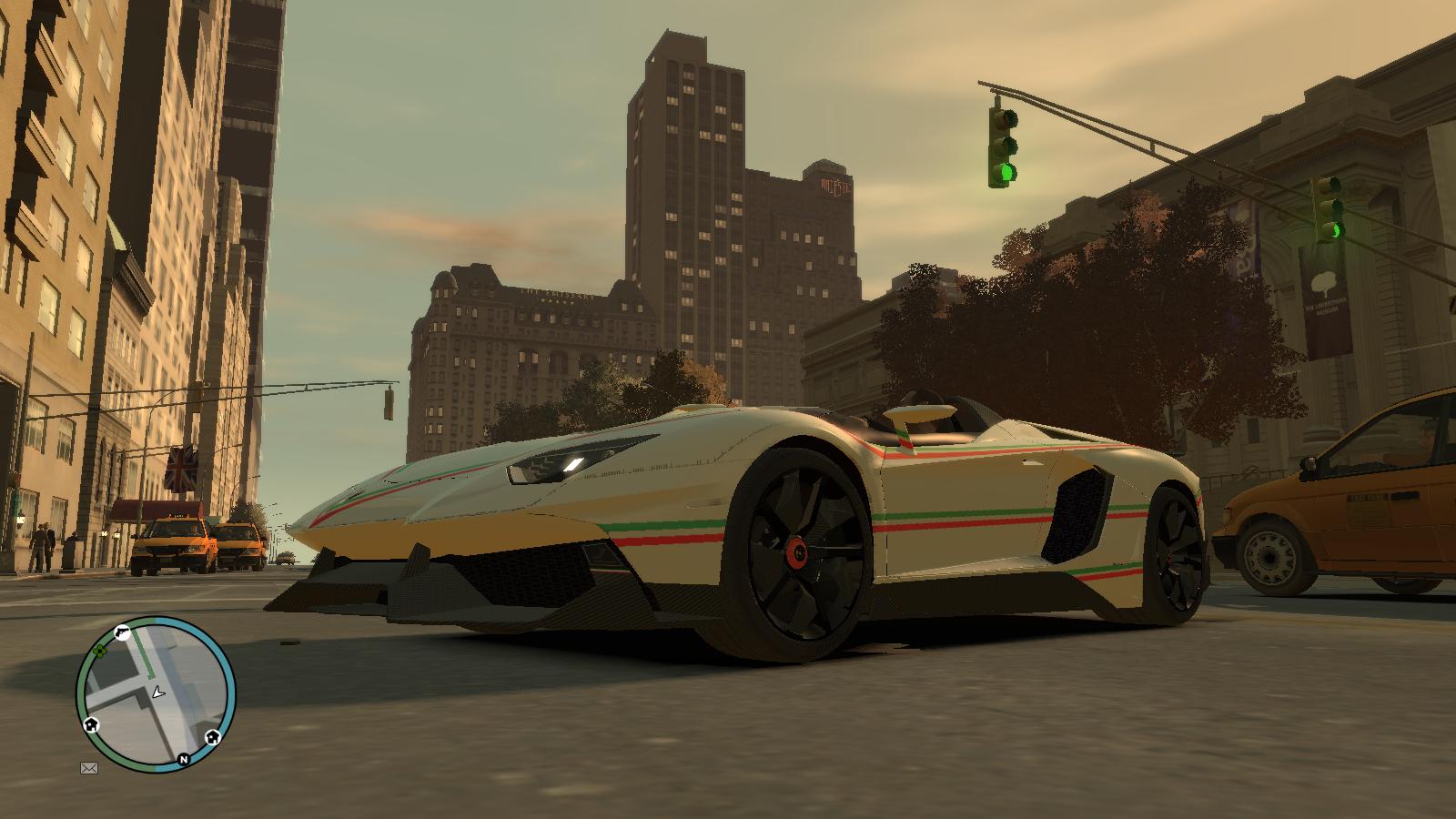Click the north N compass marker

(184, 759)
